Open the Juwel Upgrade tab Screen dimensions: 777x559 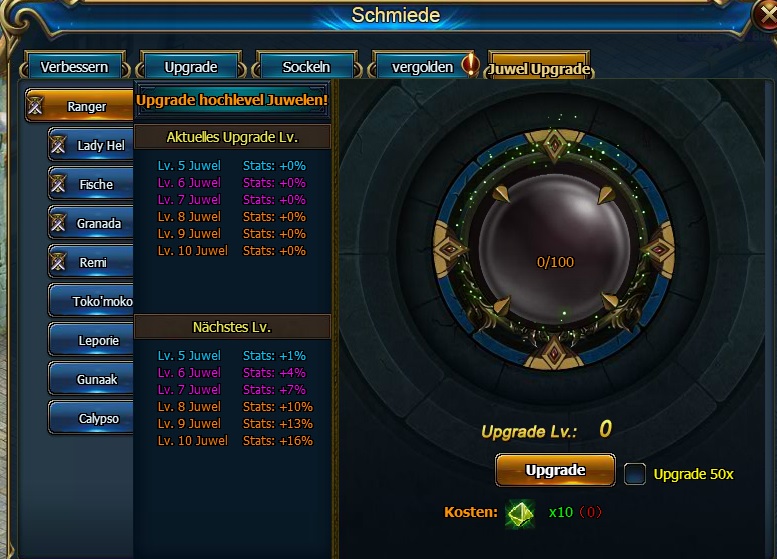click(x=539, y=68)
